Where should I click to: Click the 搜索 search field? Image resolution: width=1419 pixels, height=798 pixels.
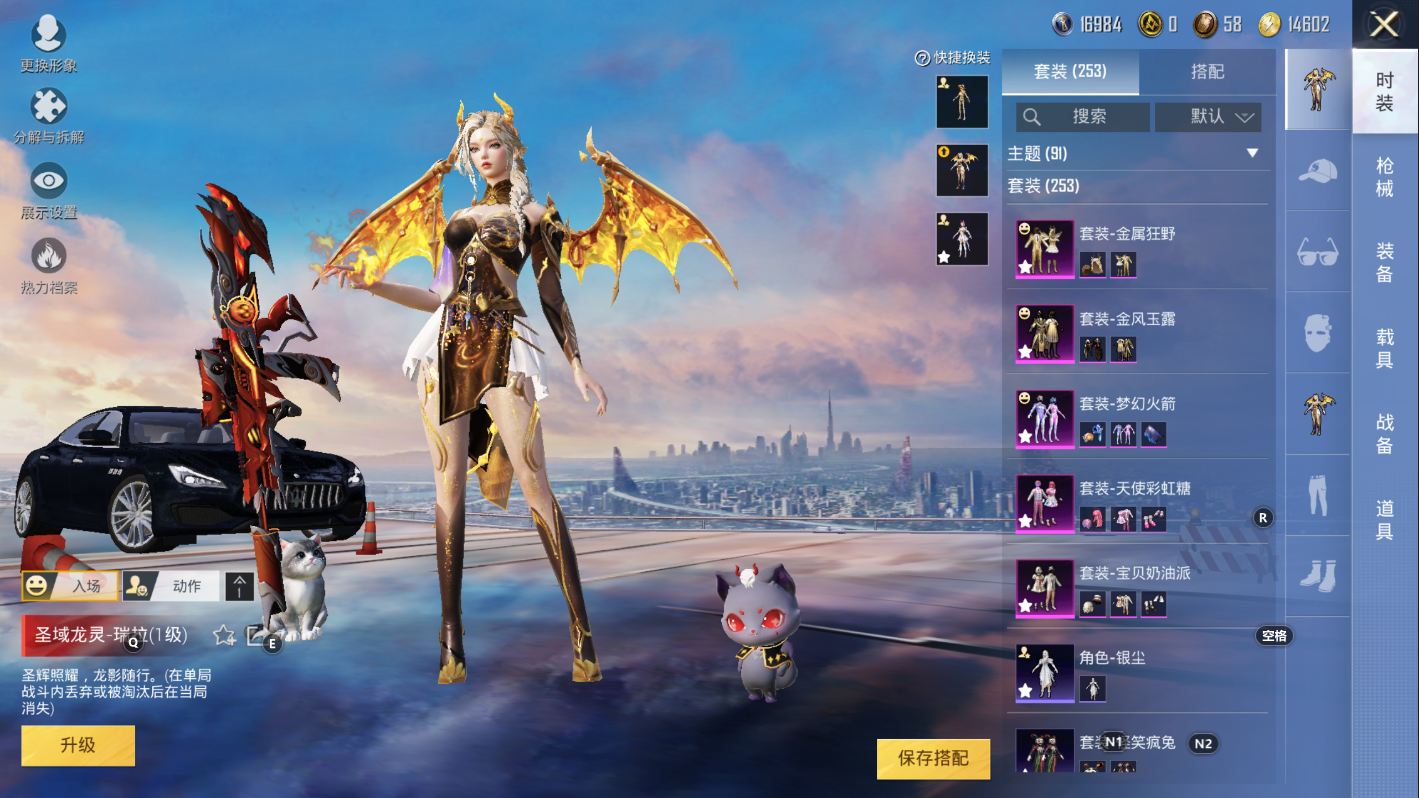click(x=1083, y=117)
